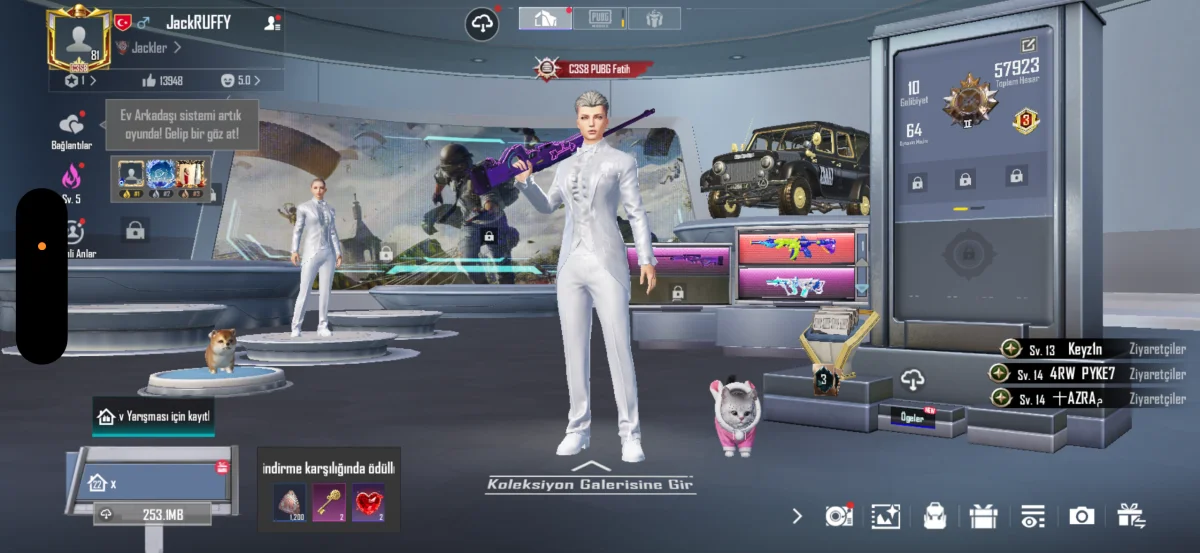Open JackRUFFY's profile avatar
The image size is (1200, 553).
79,37
